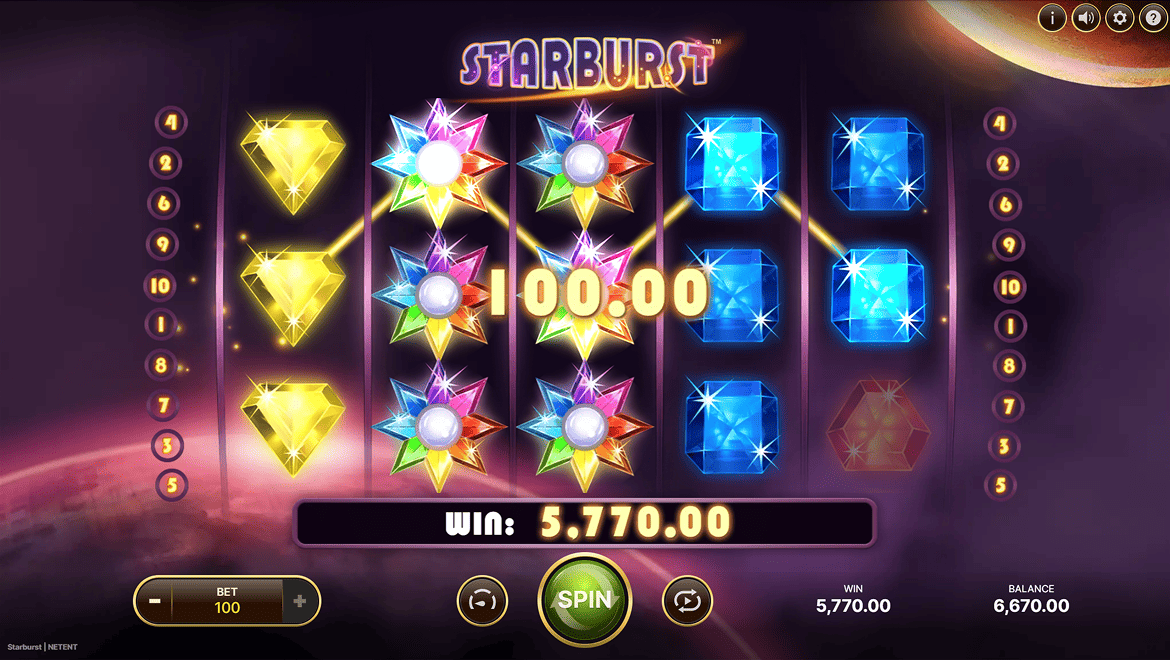1170x660 pixels.
Task: Open the autoplay options button
Action: (x=687, y=602)
